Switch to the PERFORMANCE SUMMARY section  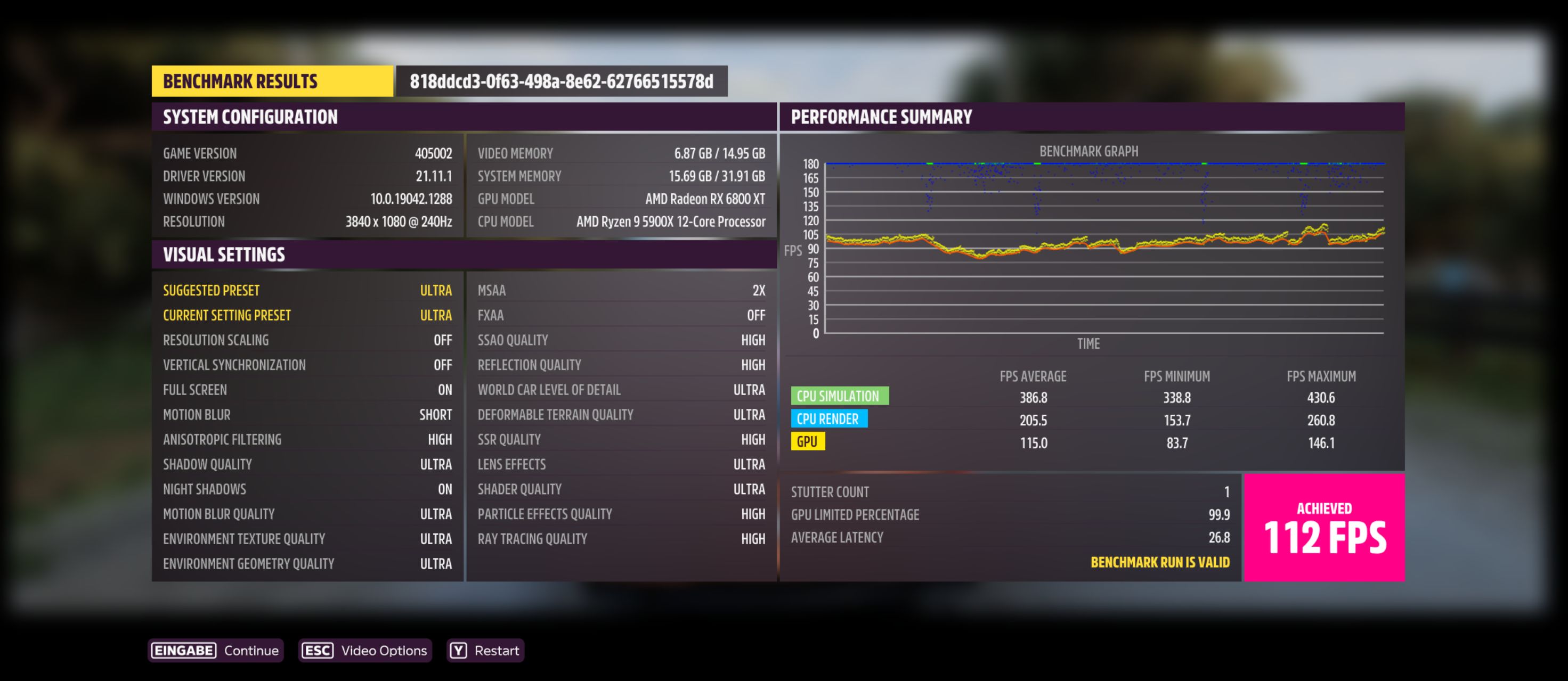(x=882, y=116)
